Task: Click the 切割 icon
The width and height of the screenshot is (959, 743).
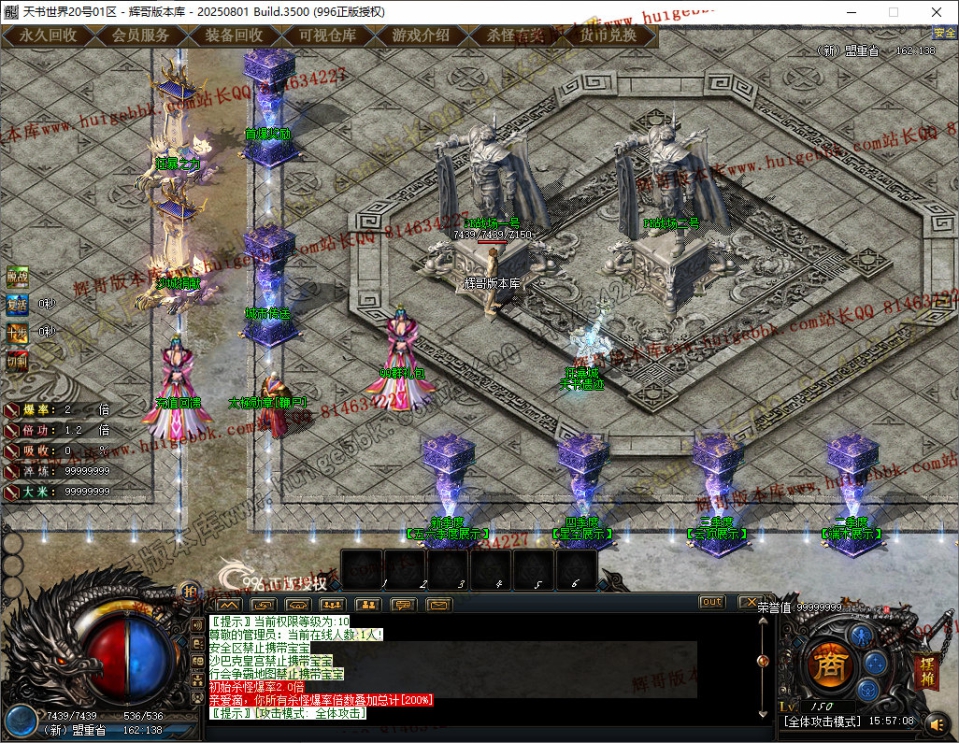Action: [18, 361]
